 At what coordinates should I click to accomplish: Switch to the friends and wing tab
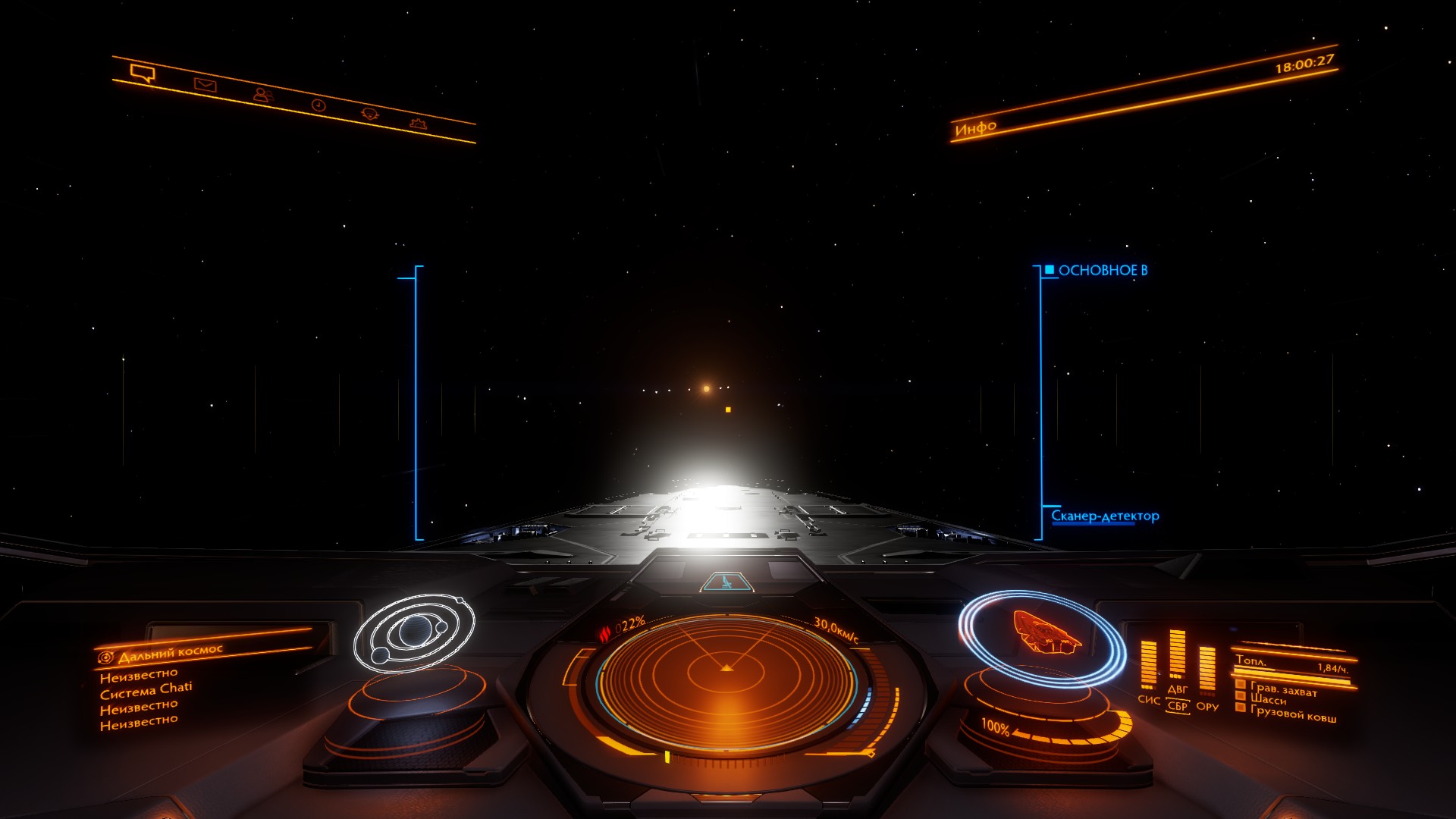coord(262,95)
